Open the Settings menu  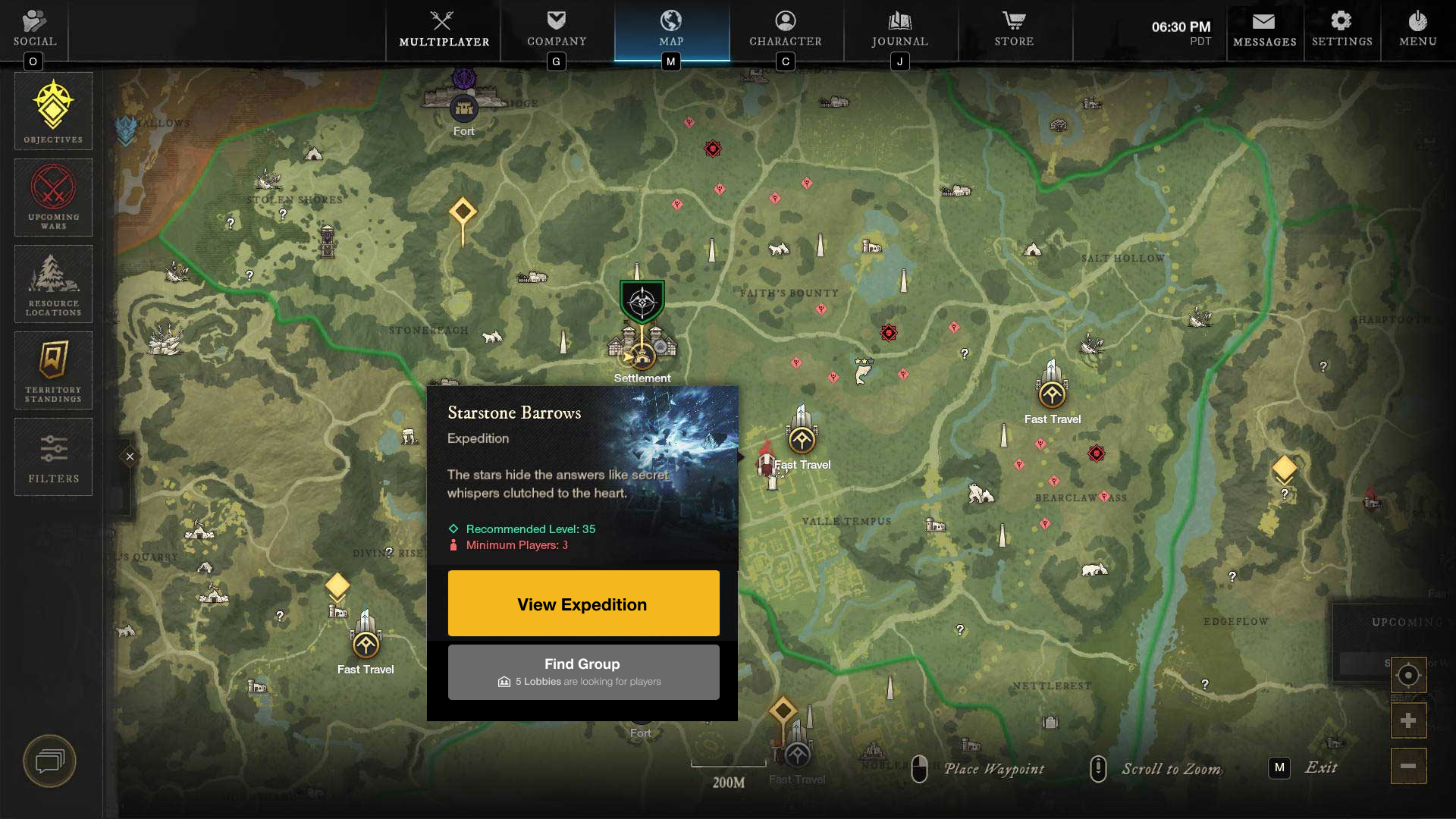pos(1341,29)
